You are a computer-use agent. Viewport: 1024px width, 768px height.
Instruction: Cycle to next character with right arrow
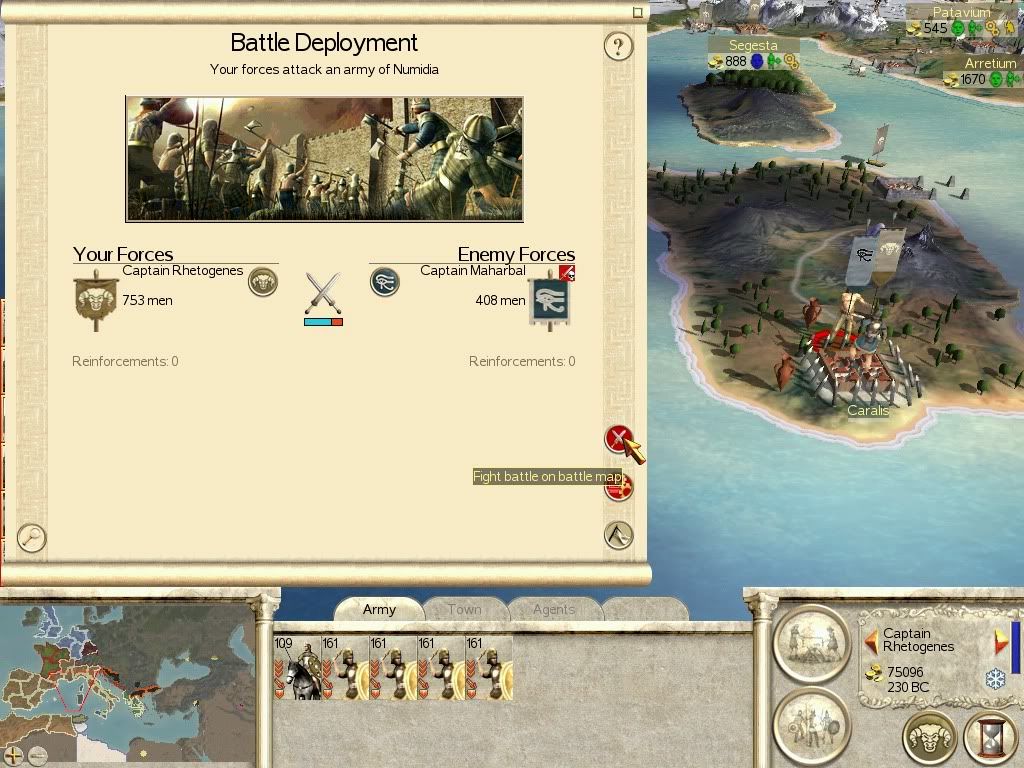[x=1001, y=641]
